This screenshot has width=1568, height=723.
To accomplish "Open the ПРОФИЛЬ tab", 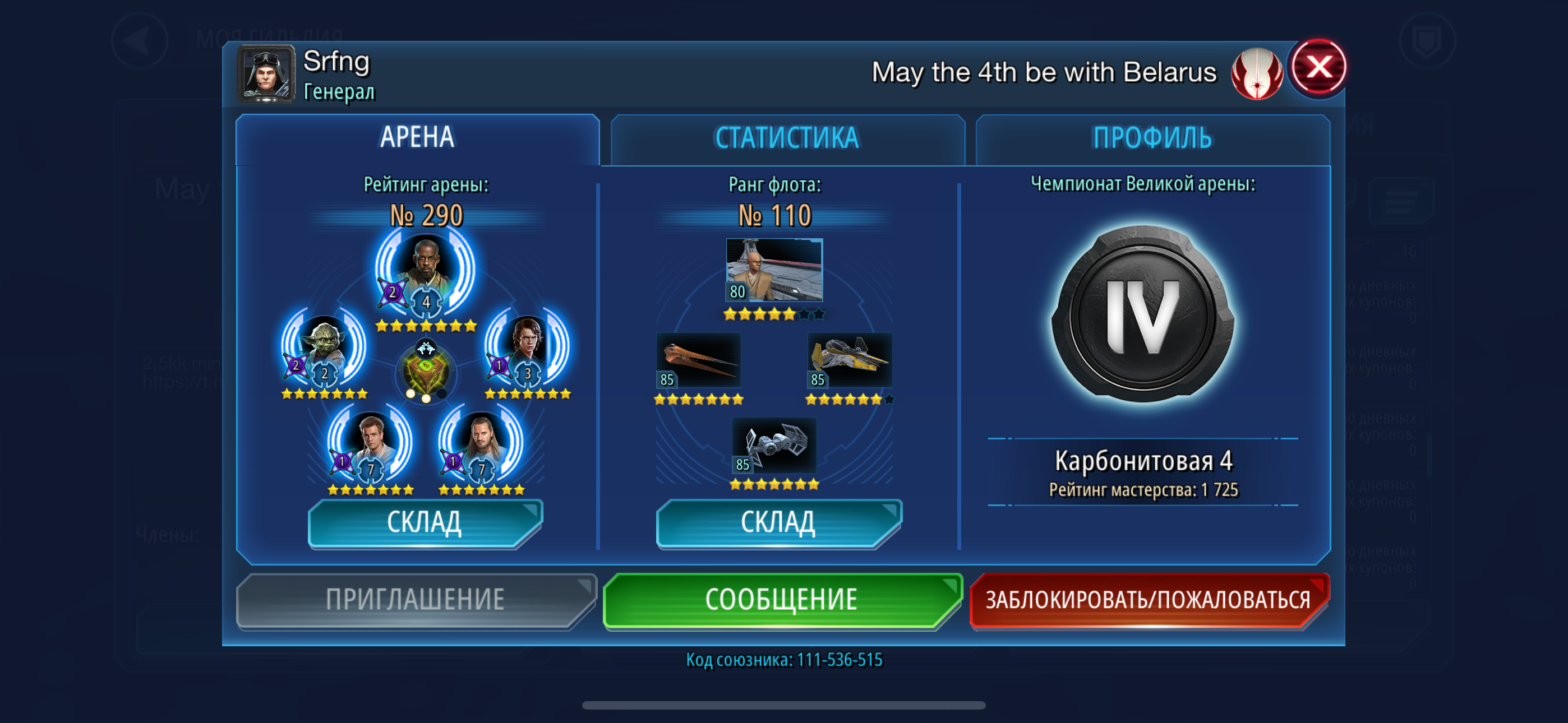I will click(x=1152, y=138).
